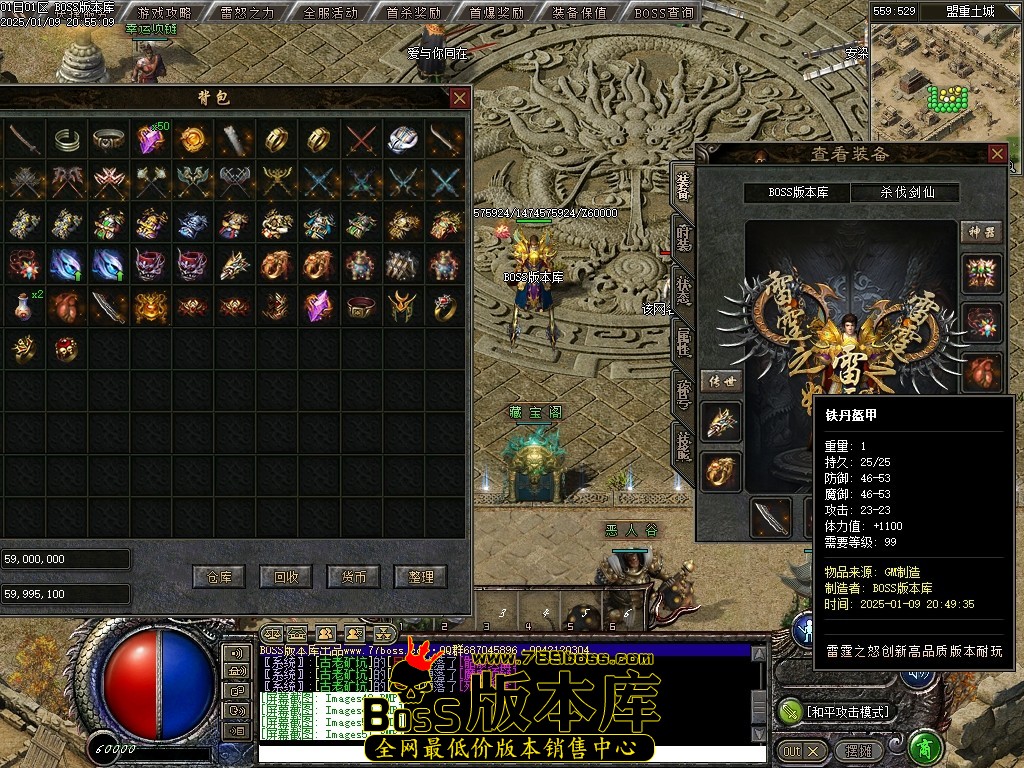Click the 神器 artifact button

pyautogui.click(x=981, y=232)
